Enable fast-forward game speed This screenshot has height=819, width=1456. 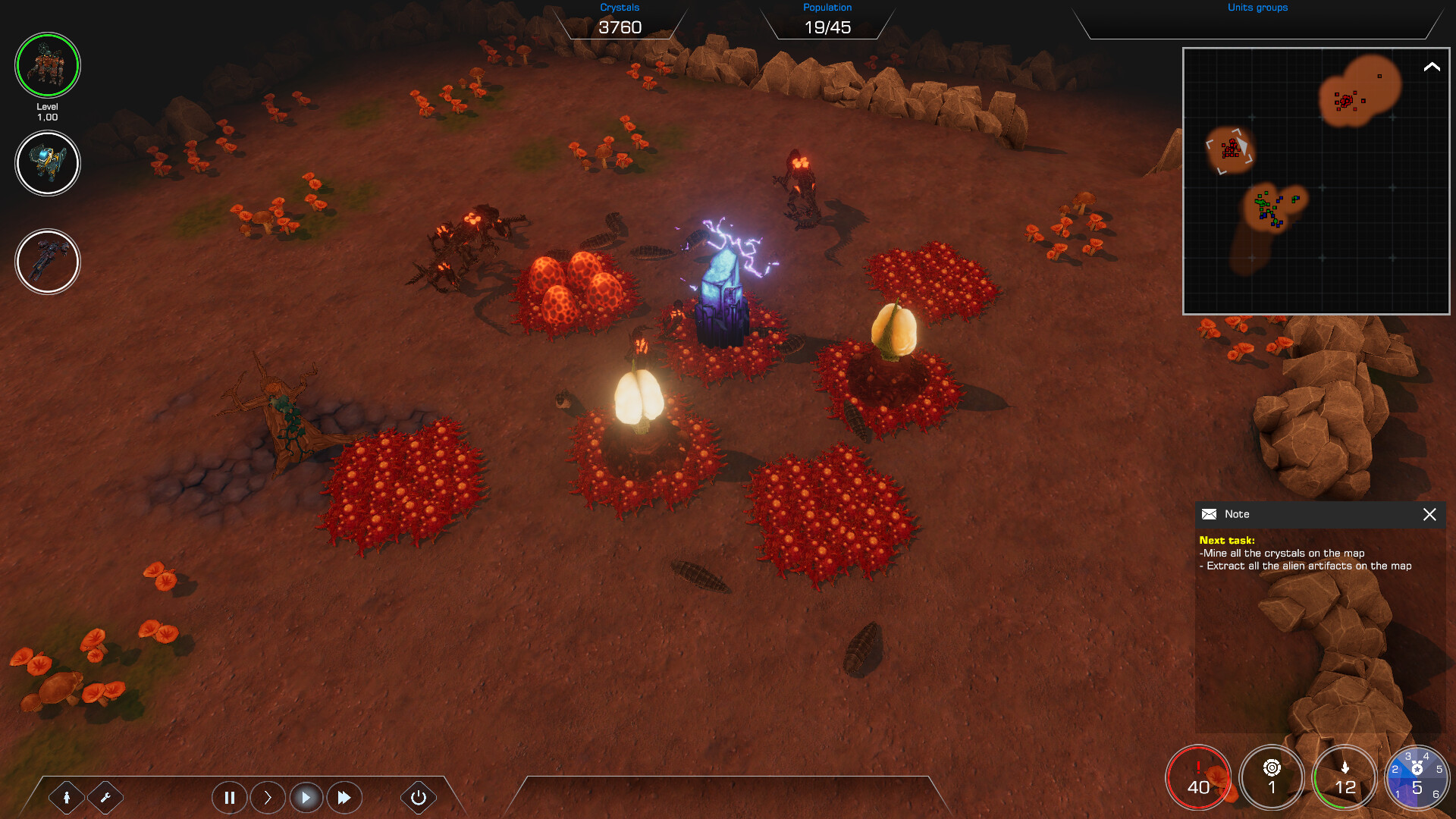tap(344, 797)
